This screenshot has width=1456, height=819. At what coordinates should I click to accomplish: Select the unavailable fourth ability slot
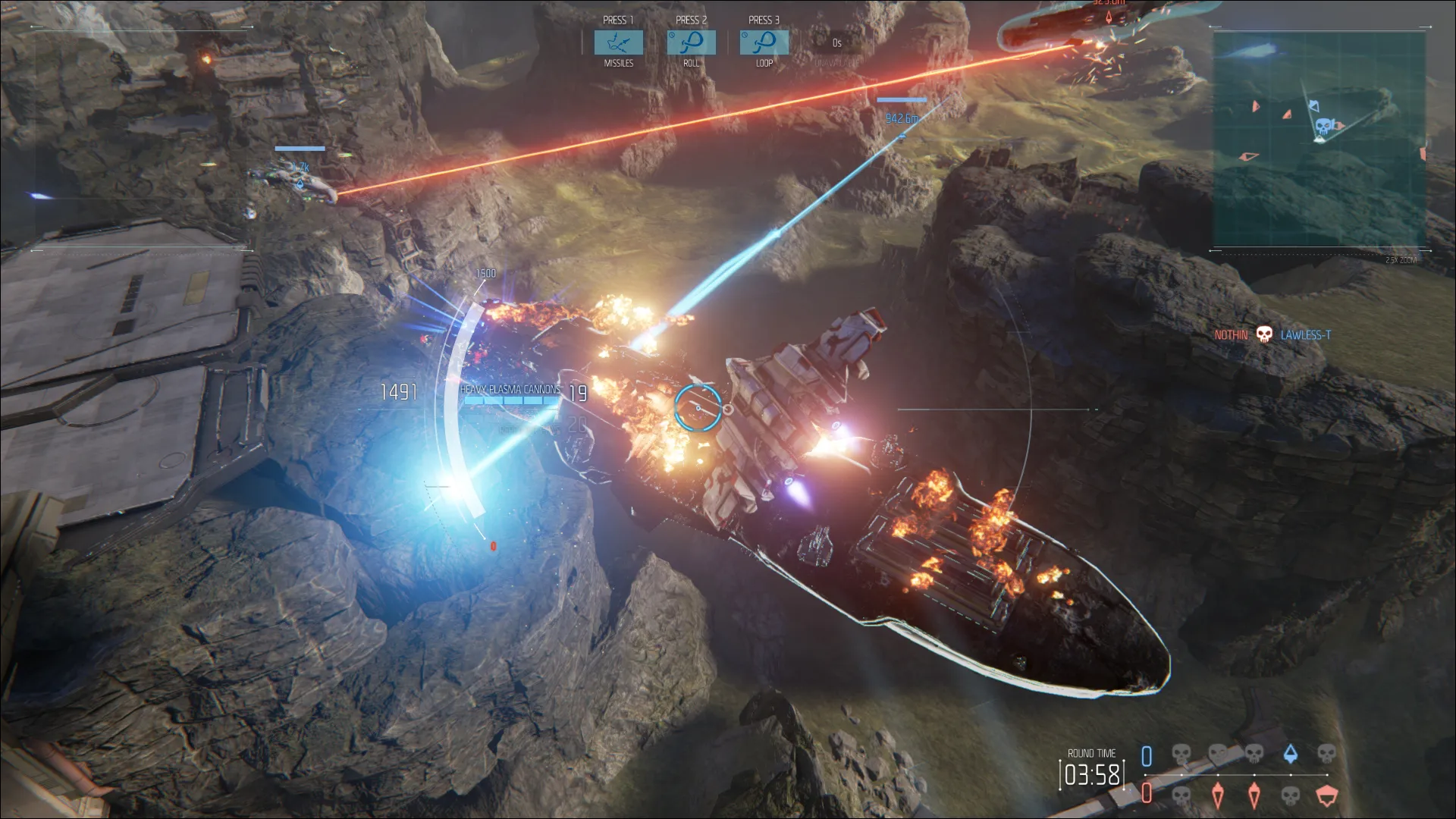[x=836, y=44]
